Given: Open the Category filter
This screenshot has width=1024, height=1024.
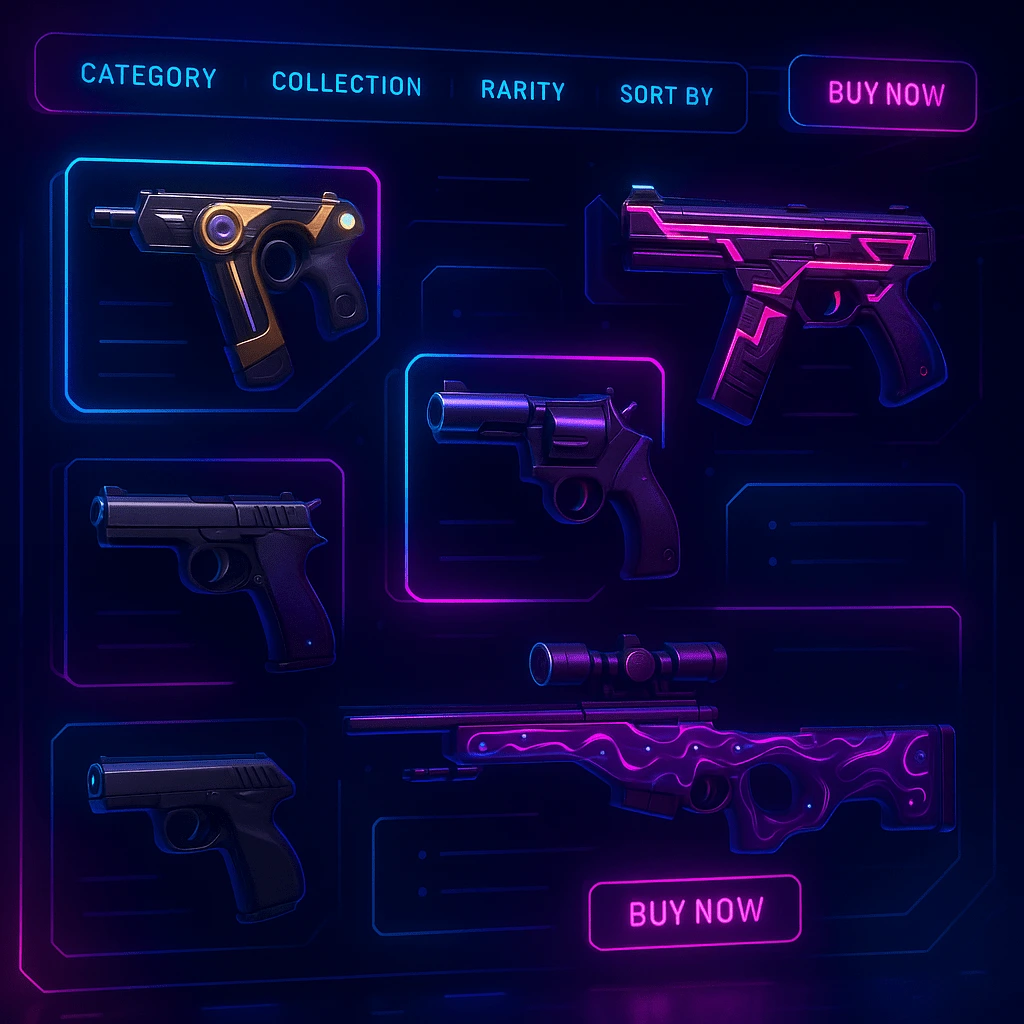Looking at the screenshot, I should (148, 77).
